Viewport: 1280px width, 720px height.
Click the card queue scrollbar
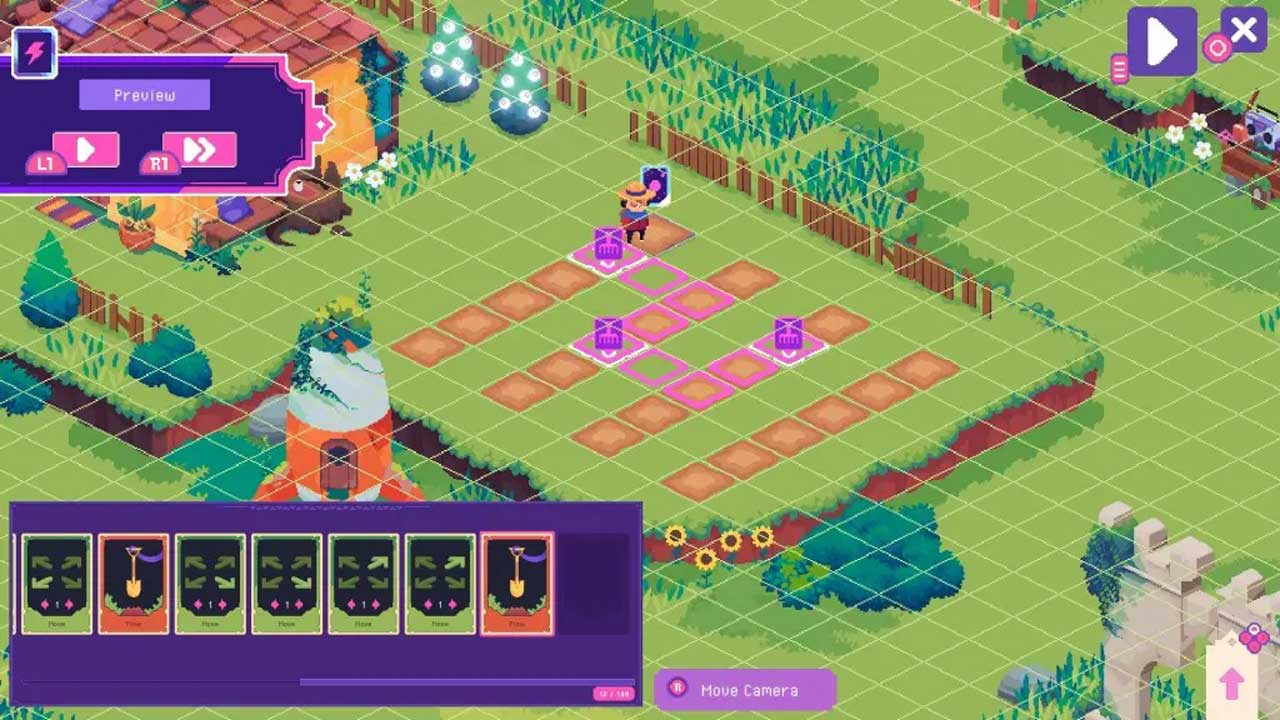coord(466,682)
